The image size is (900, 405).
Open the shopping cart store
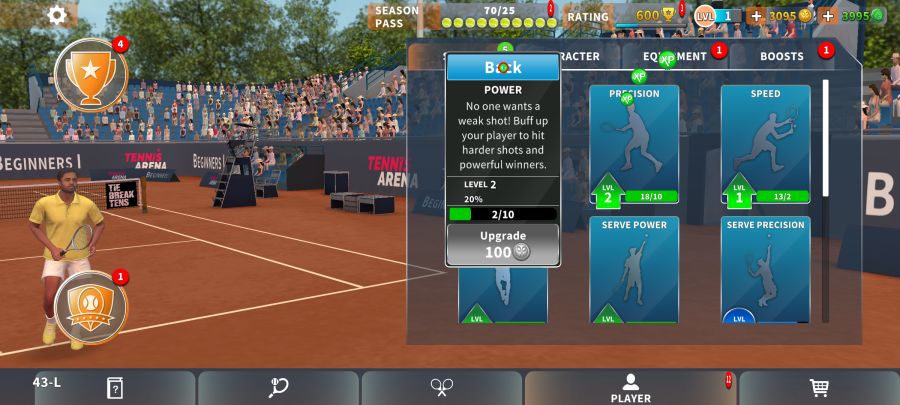click(x=819, y=388)
